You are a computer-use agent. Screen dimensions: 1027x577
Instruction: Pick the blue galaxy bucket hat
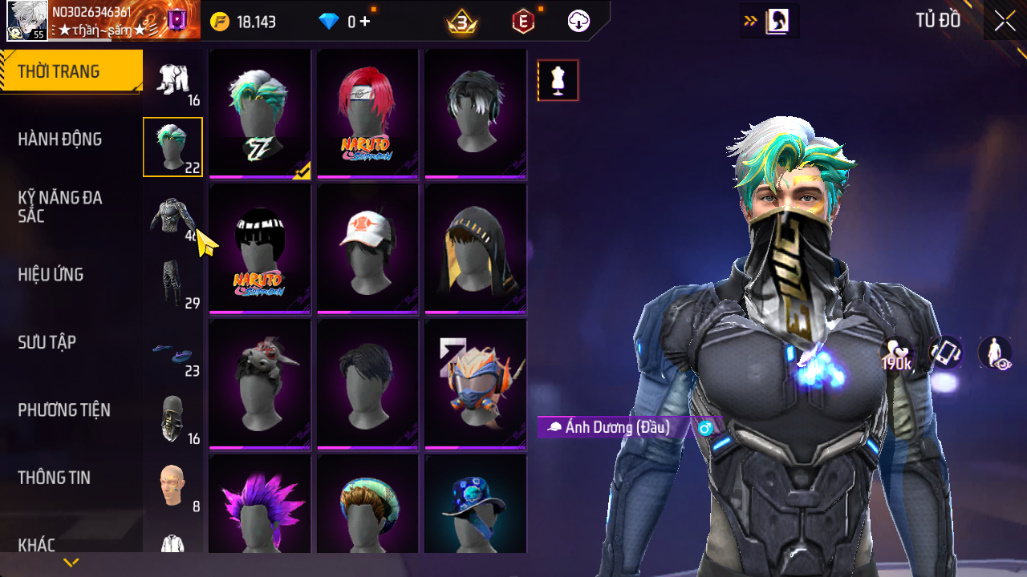click(475, 505)
